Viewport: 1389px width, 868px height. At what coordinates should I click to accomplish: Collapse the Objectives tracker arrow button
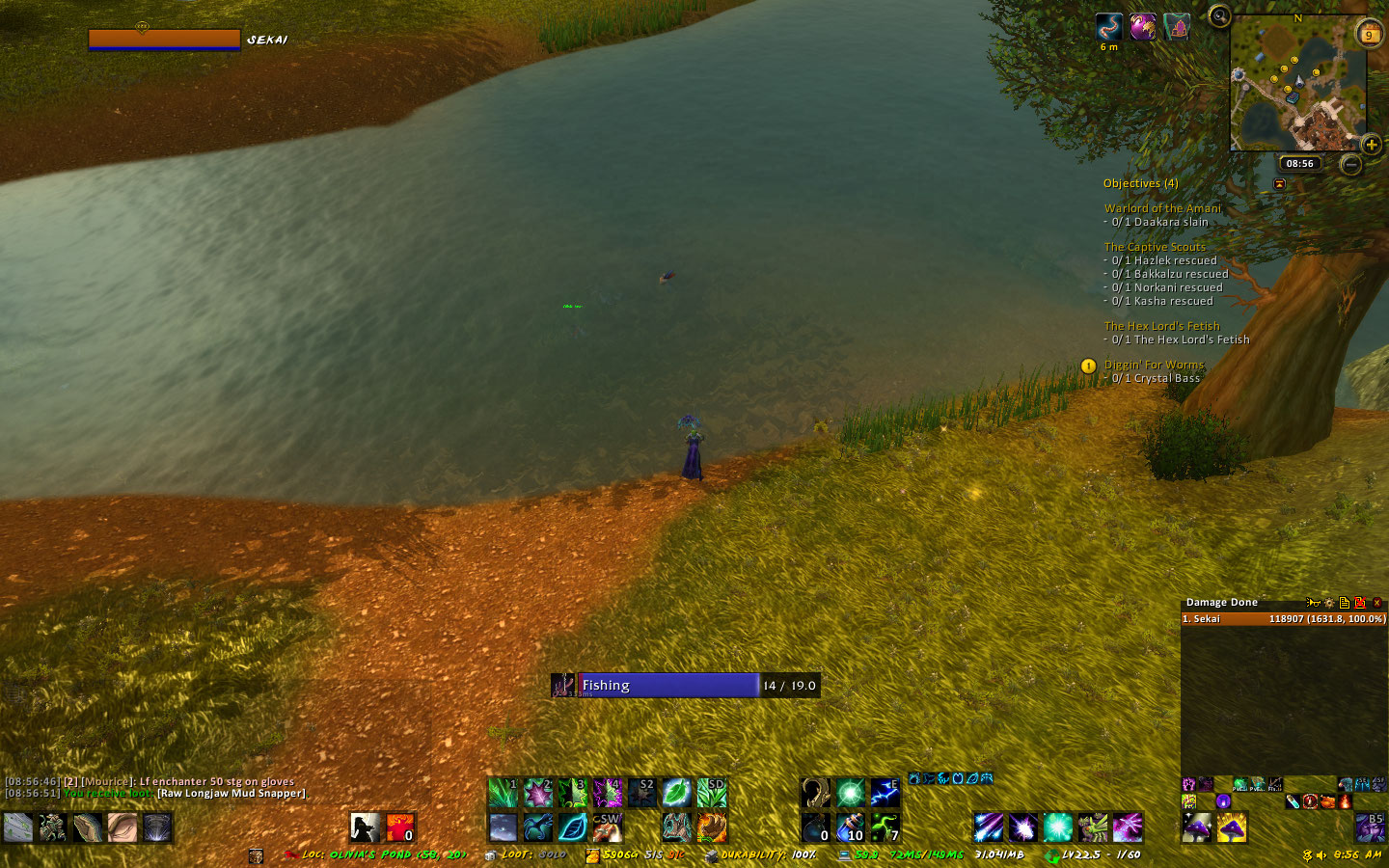click(1279, 183)
